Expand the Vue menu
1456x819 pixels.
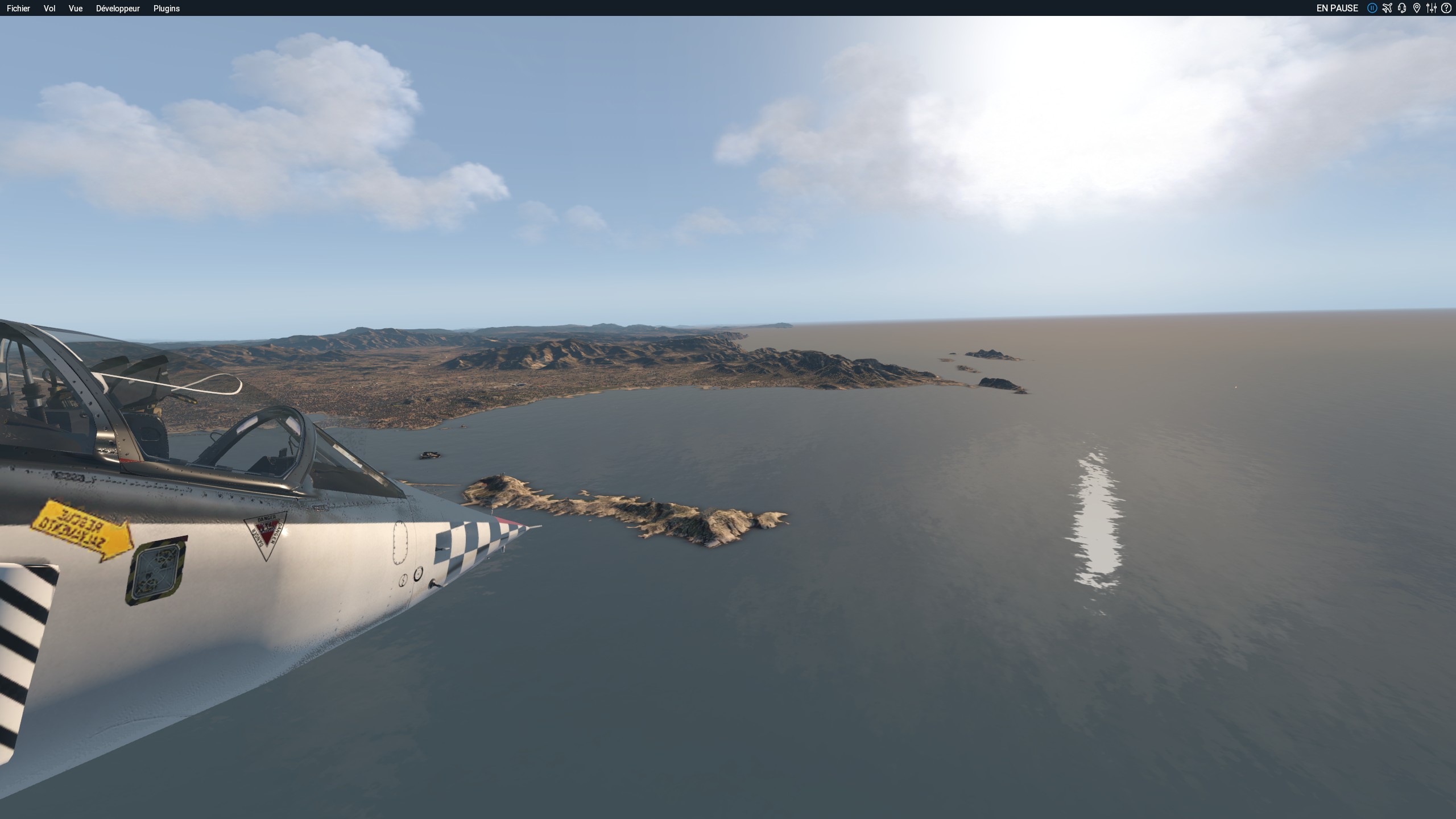pos(76,9)
